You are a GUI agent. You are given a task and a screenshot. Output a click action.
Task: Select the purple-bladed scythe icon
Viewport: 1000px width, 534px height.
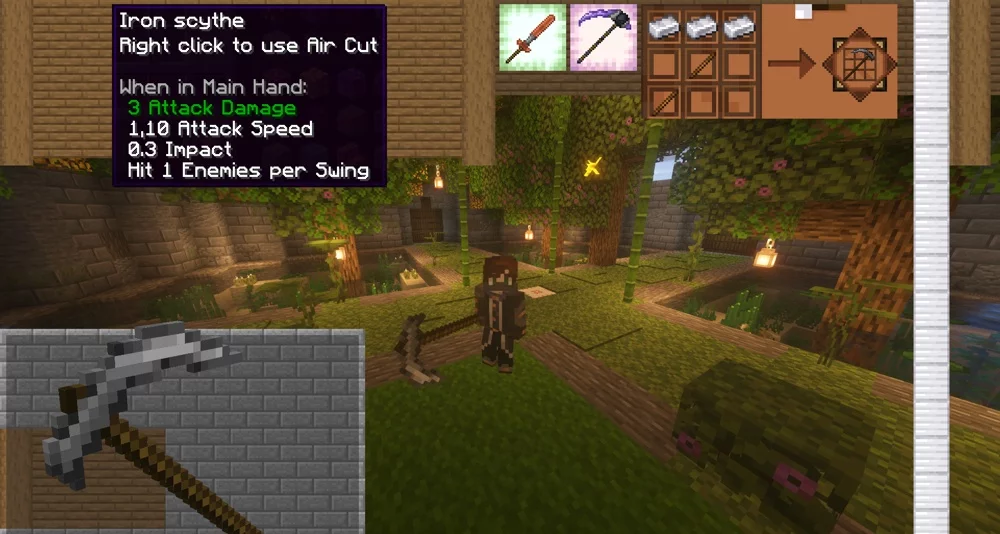[604, 37]
